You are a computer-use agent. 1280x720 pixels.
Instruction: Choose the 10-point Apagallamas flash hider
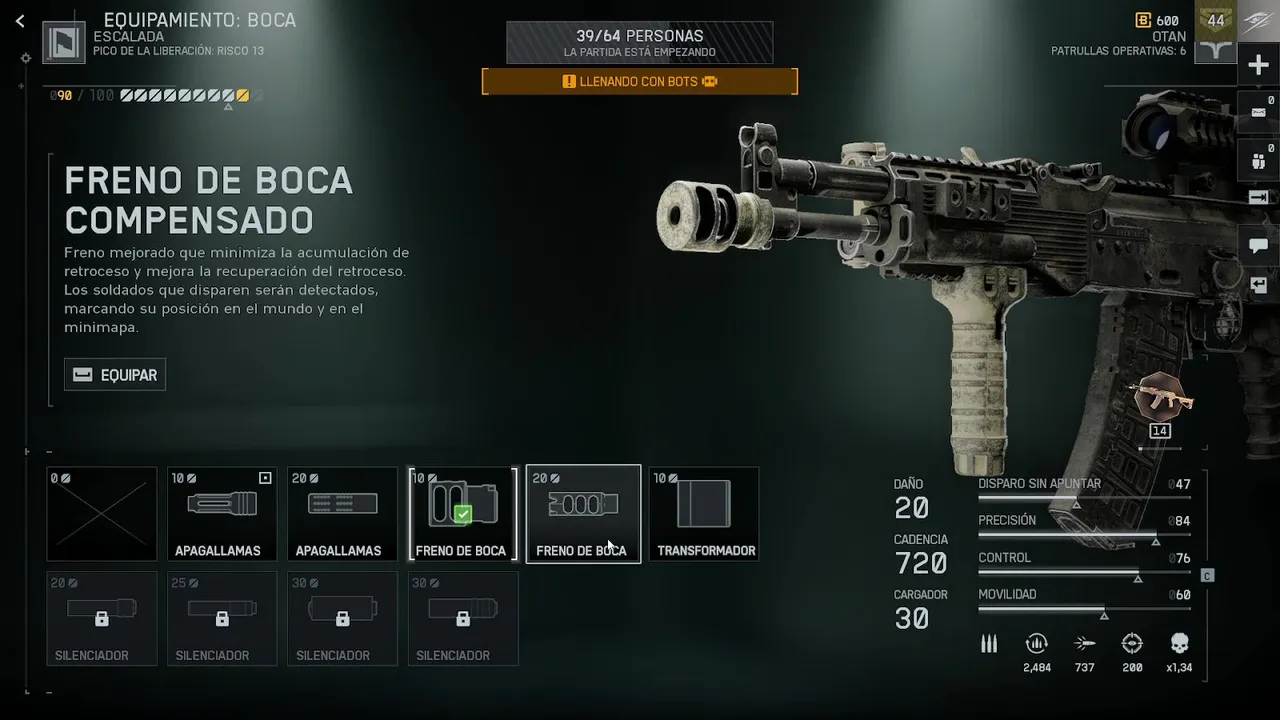222,514
